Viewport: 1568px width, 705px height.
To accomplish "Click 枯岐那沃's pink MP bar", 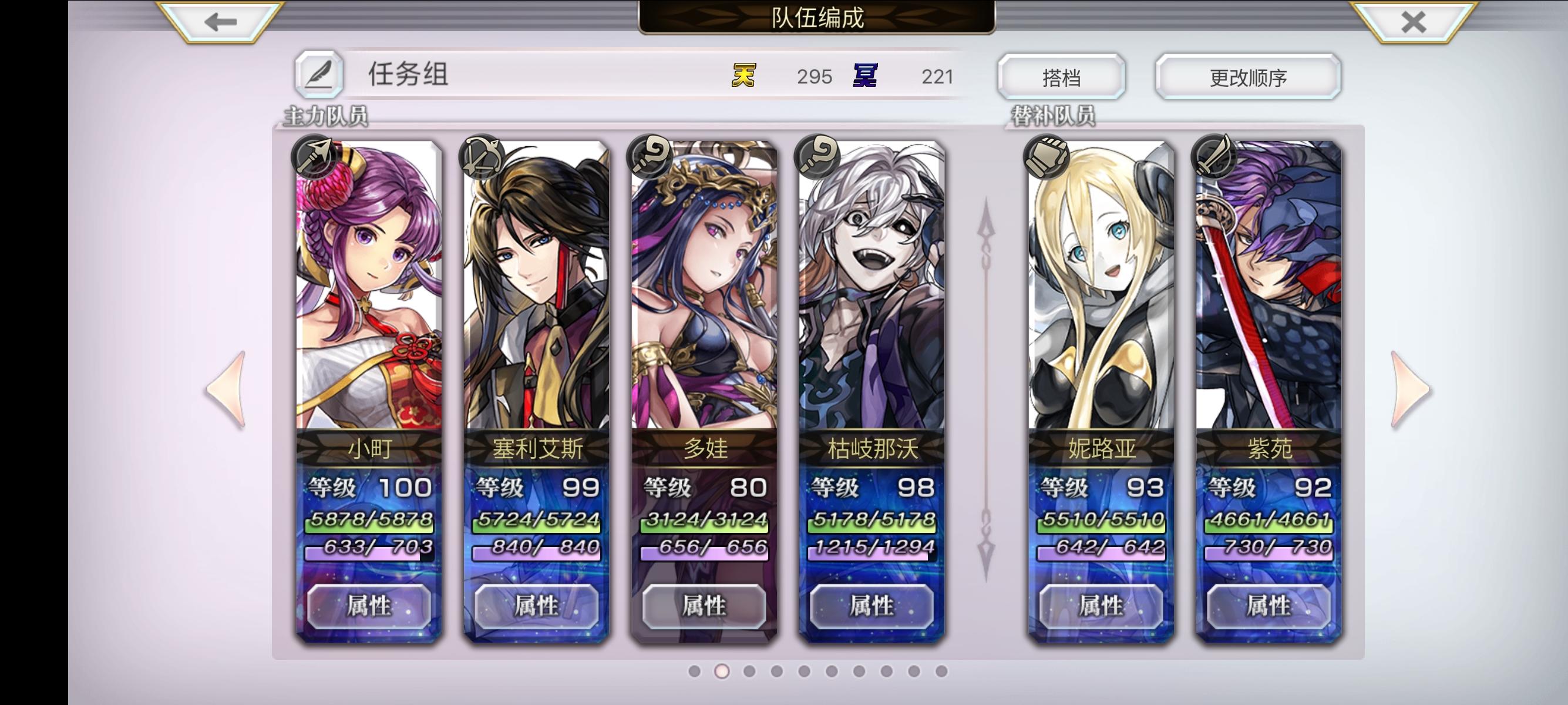I will point(872,554).
